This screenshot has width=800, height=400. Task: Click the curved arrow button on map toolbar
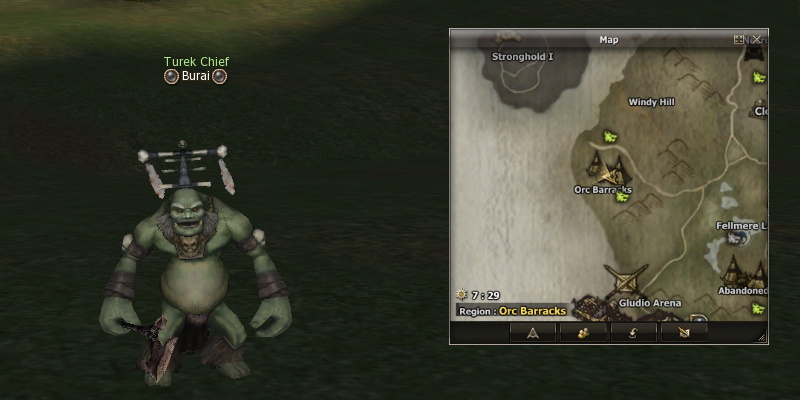tap(635, 333)
